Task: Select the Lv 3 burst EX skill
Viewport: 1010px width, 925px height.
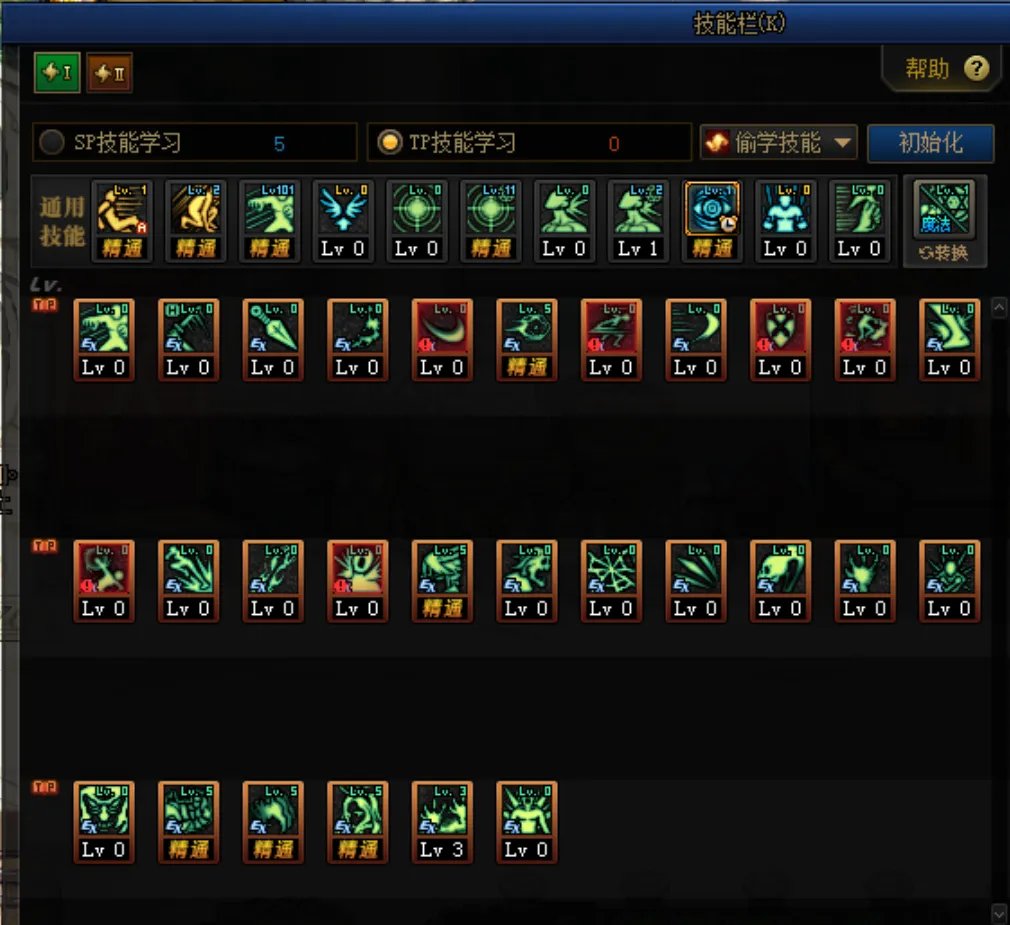Action: [x=442, y=810]
